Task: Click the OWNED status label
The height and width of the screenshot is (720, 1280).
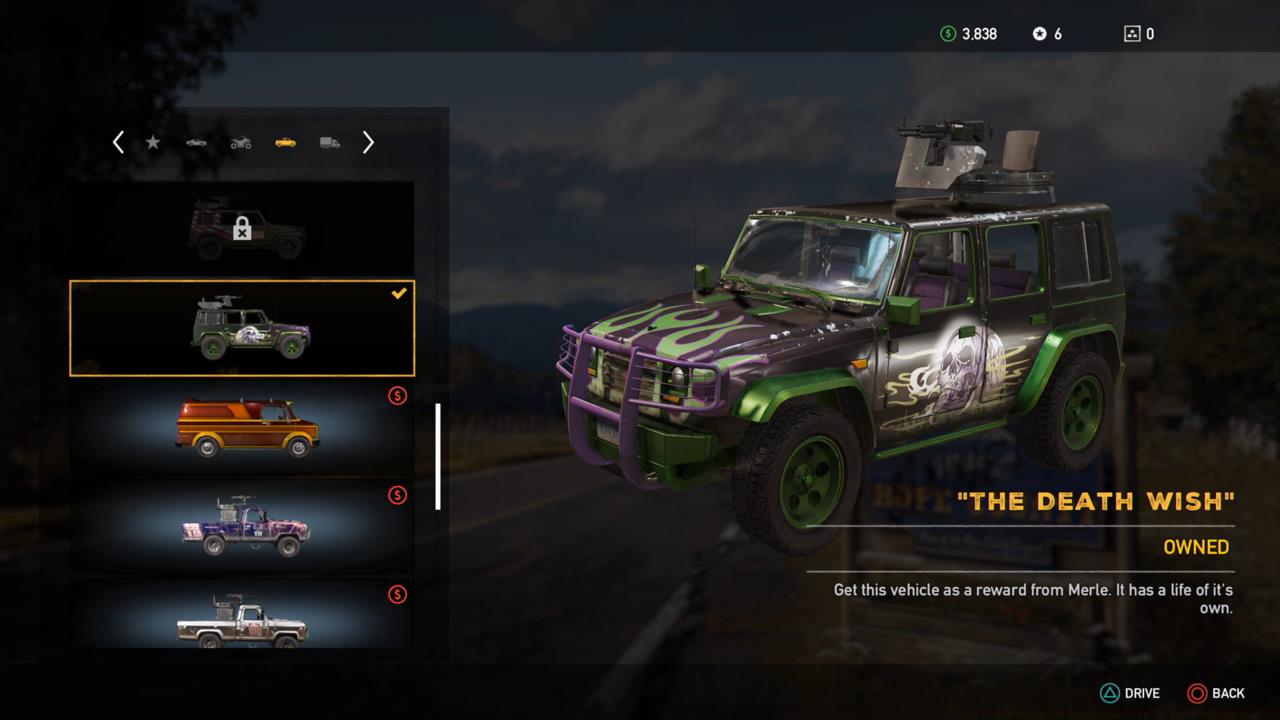Action: [1196, 547]
